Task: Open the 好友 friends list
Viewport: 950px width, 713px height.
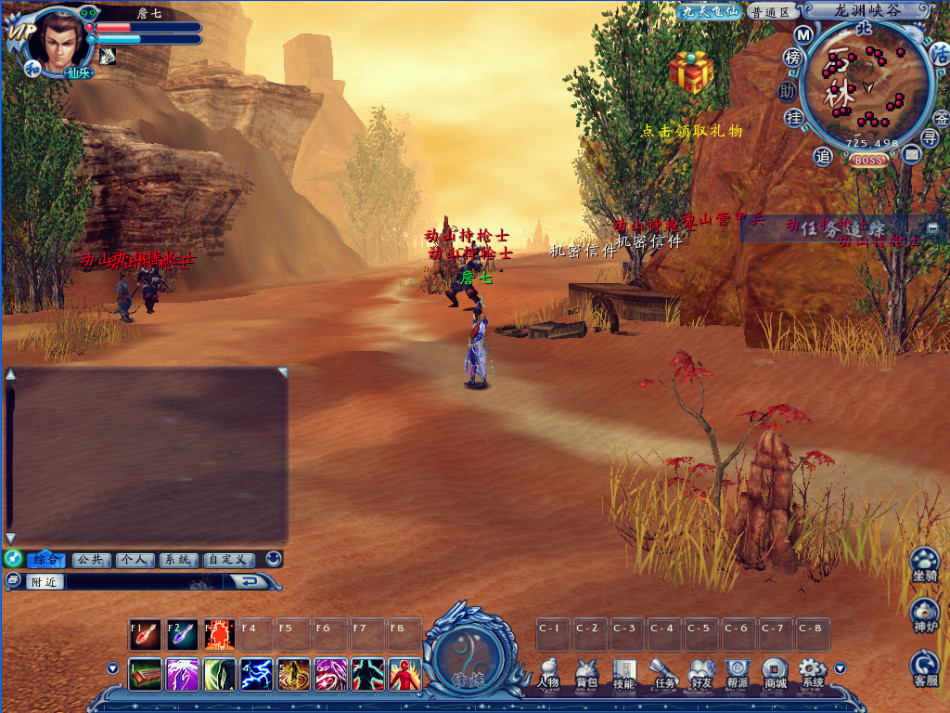Action: [700, 673]
